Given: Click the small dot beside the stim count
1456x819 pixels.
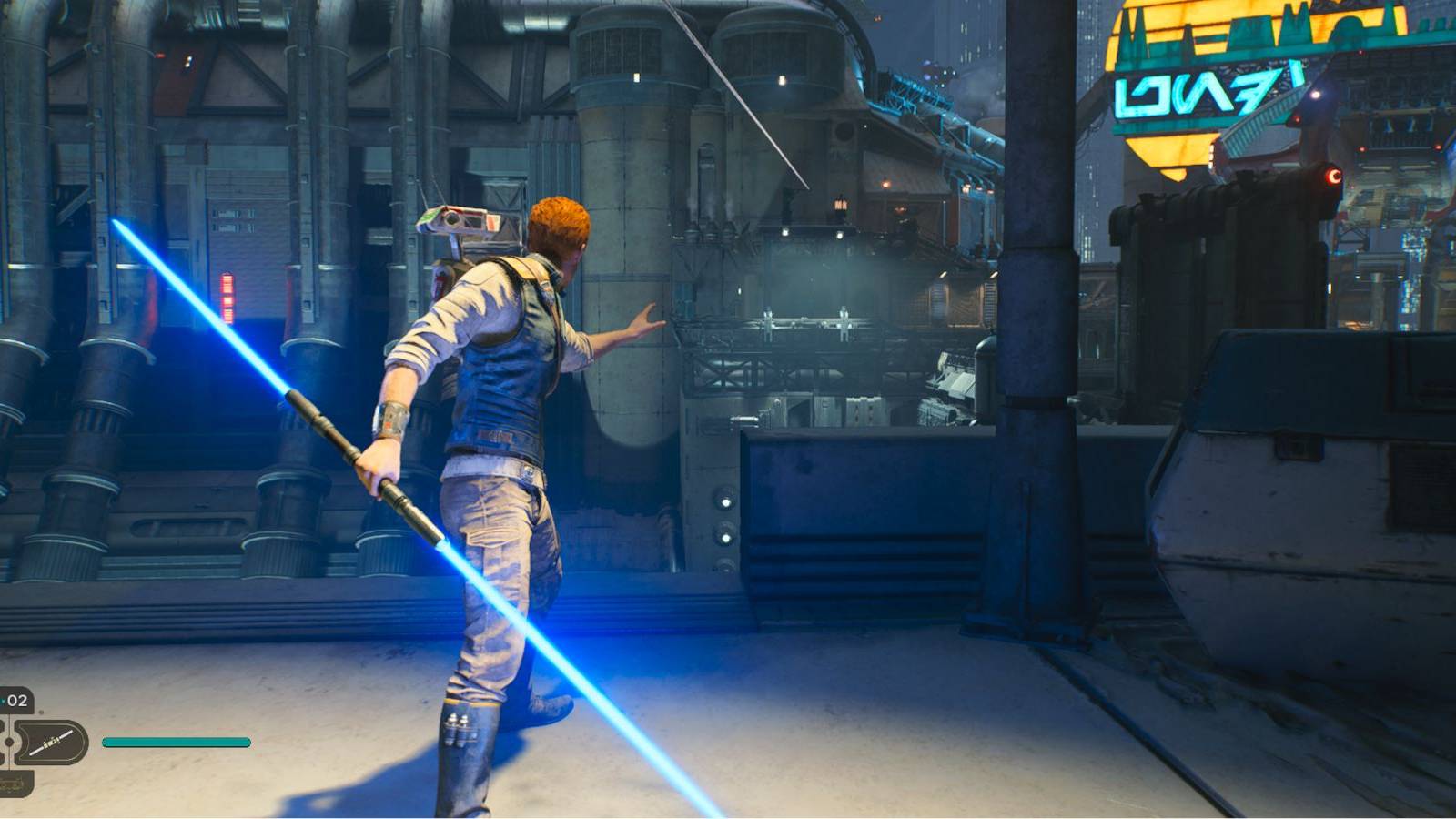Looking at the screenshot, I should point(41,713).
